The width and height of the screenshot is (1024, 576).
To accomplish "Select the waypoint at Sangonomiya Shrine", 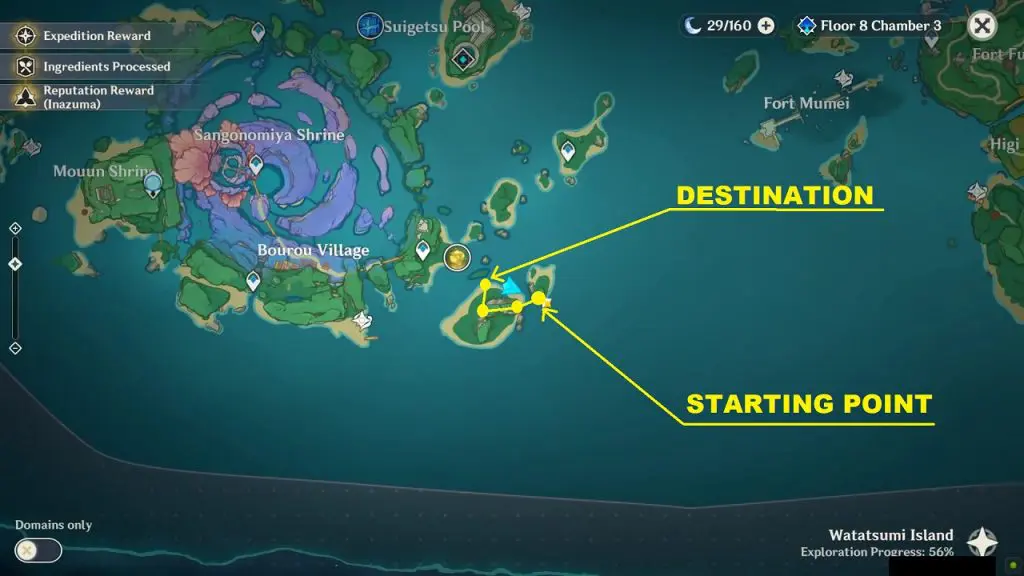I will pos(256,163).
